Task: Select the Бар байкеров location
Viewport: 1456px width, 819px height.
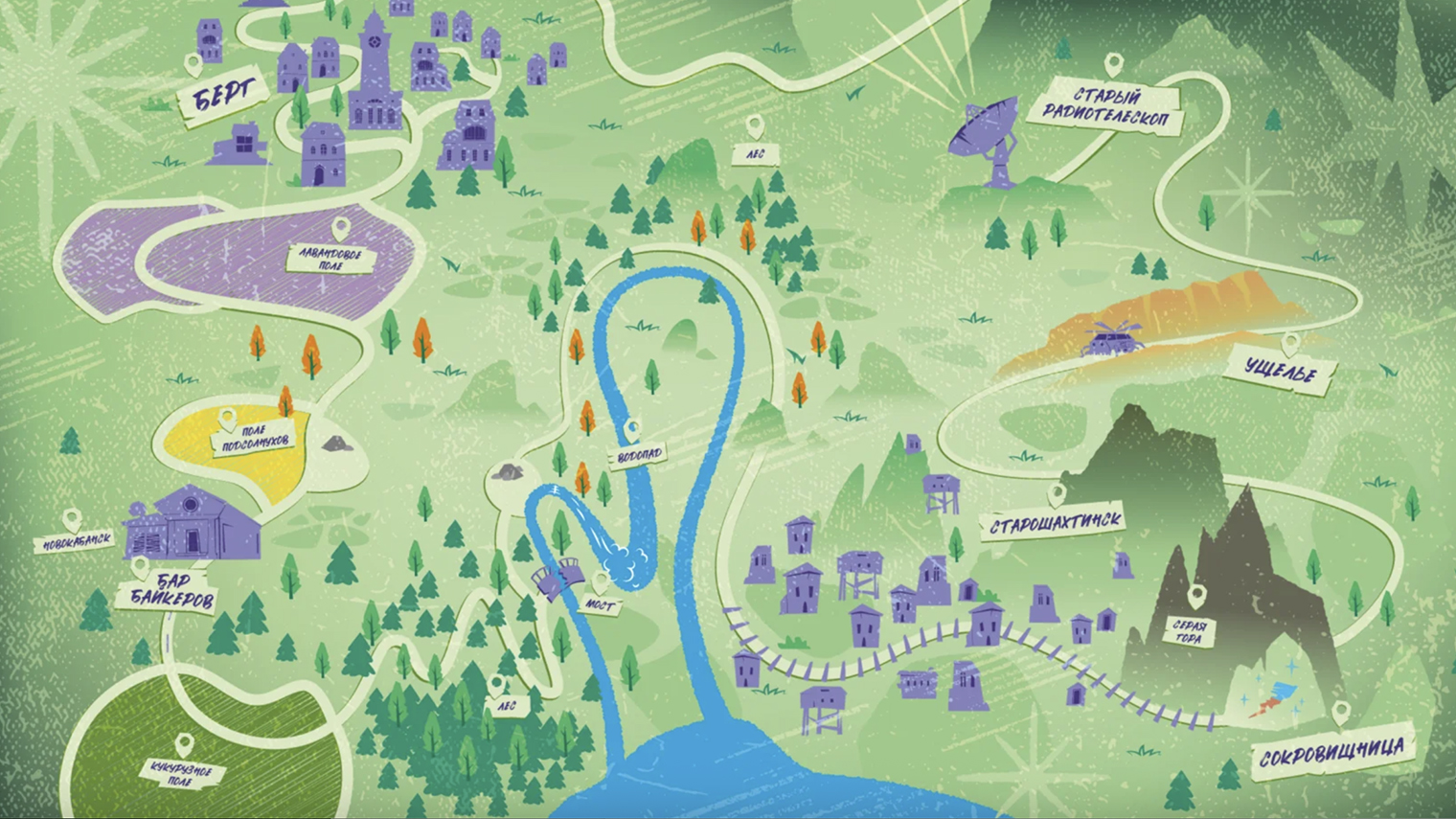Action: point(168,591)
